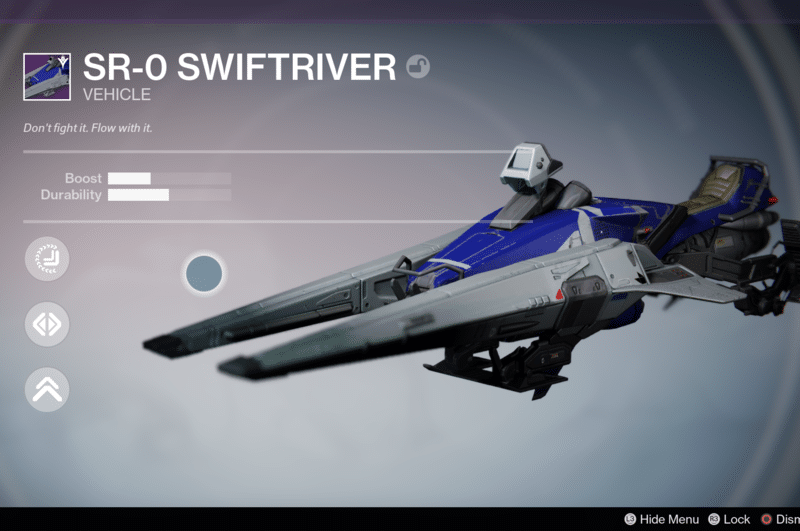Click the lock status icon beside the title
Viewport: 800px width, 531px height.
coord(418,68)
